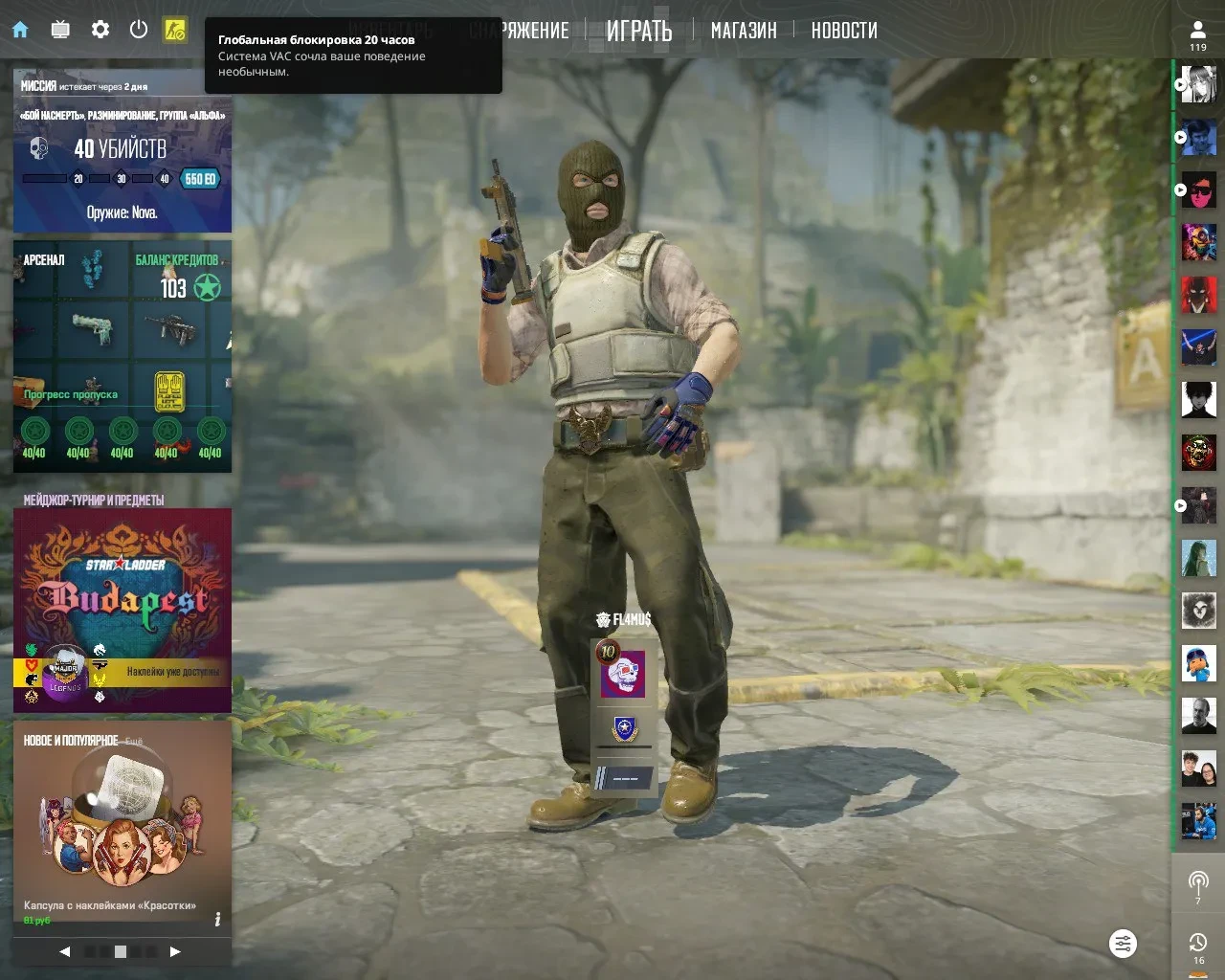
Task: Open the friends list count icon
Action: (1198, 34)
